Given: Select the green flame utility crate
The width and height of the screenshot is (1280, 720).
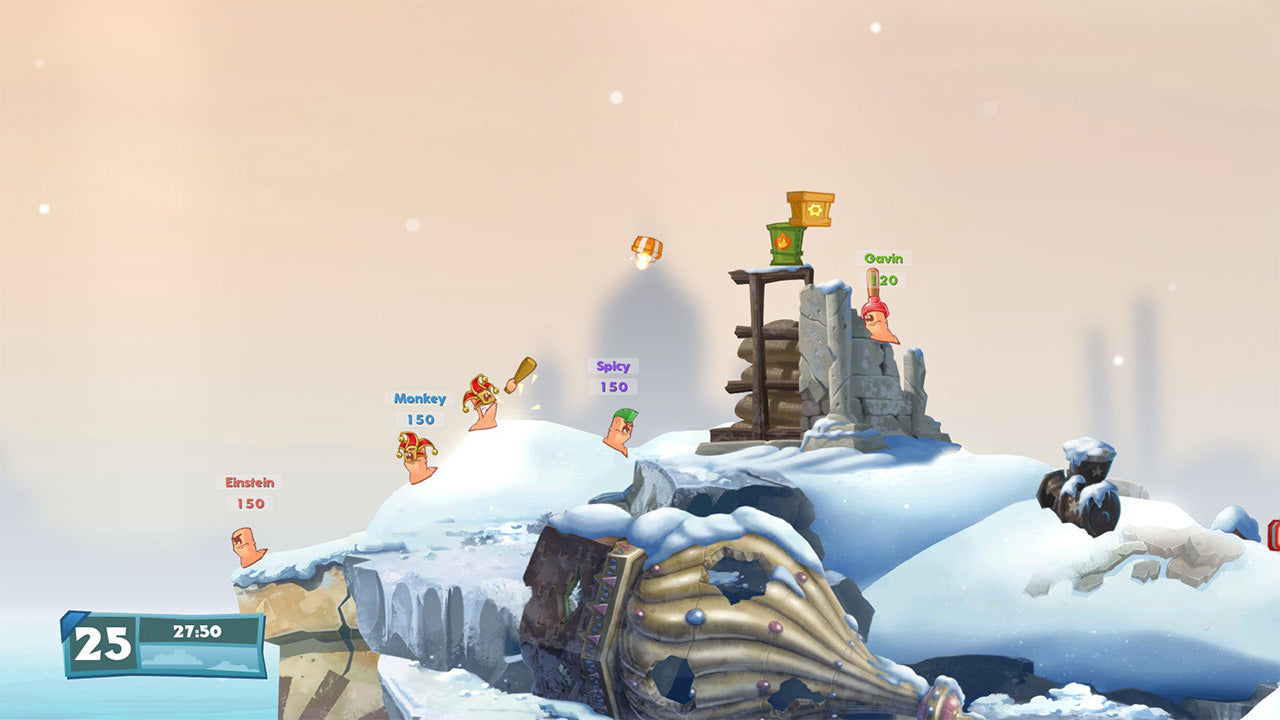Looking at the screenshot, I should (784, 243).
